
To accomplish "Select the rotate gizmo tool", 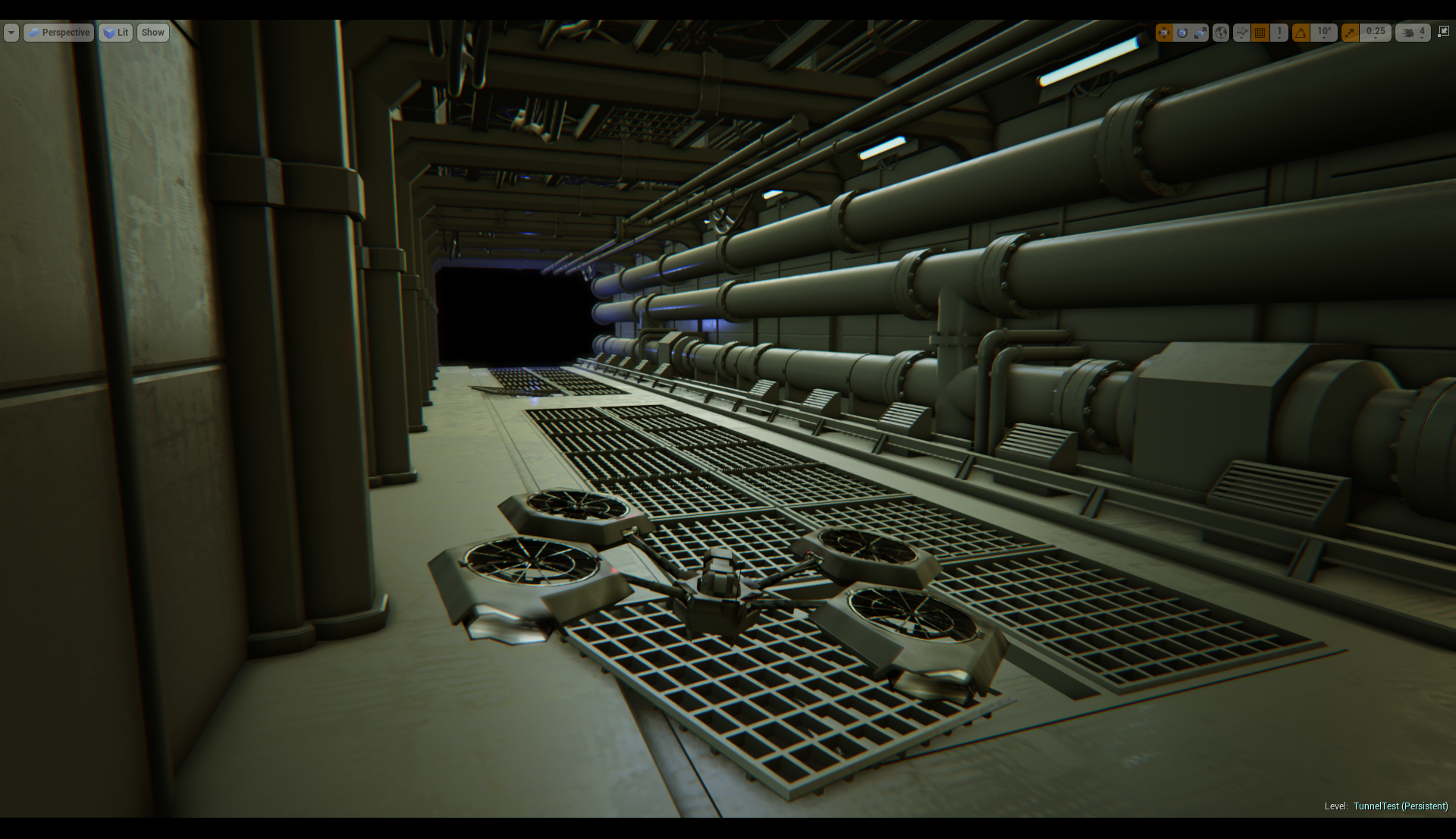I will [1182, 33].
